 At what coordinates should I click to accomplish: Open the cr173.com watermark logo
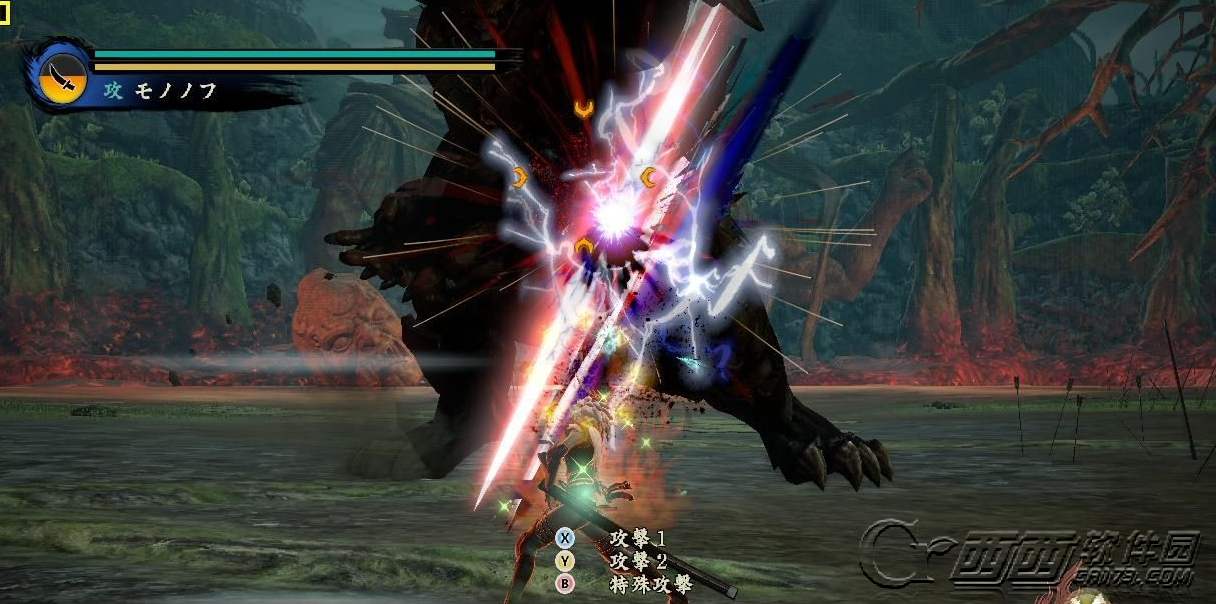tap(1030, 555)
